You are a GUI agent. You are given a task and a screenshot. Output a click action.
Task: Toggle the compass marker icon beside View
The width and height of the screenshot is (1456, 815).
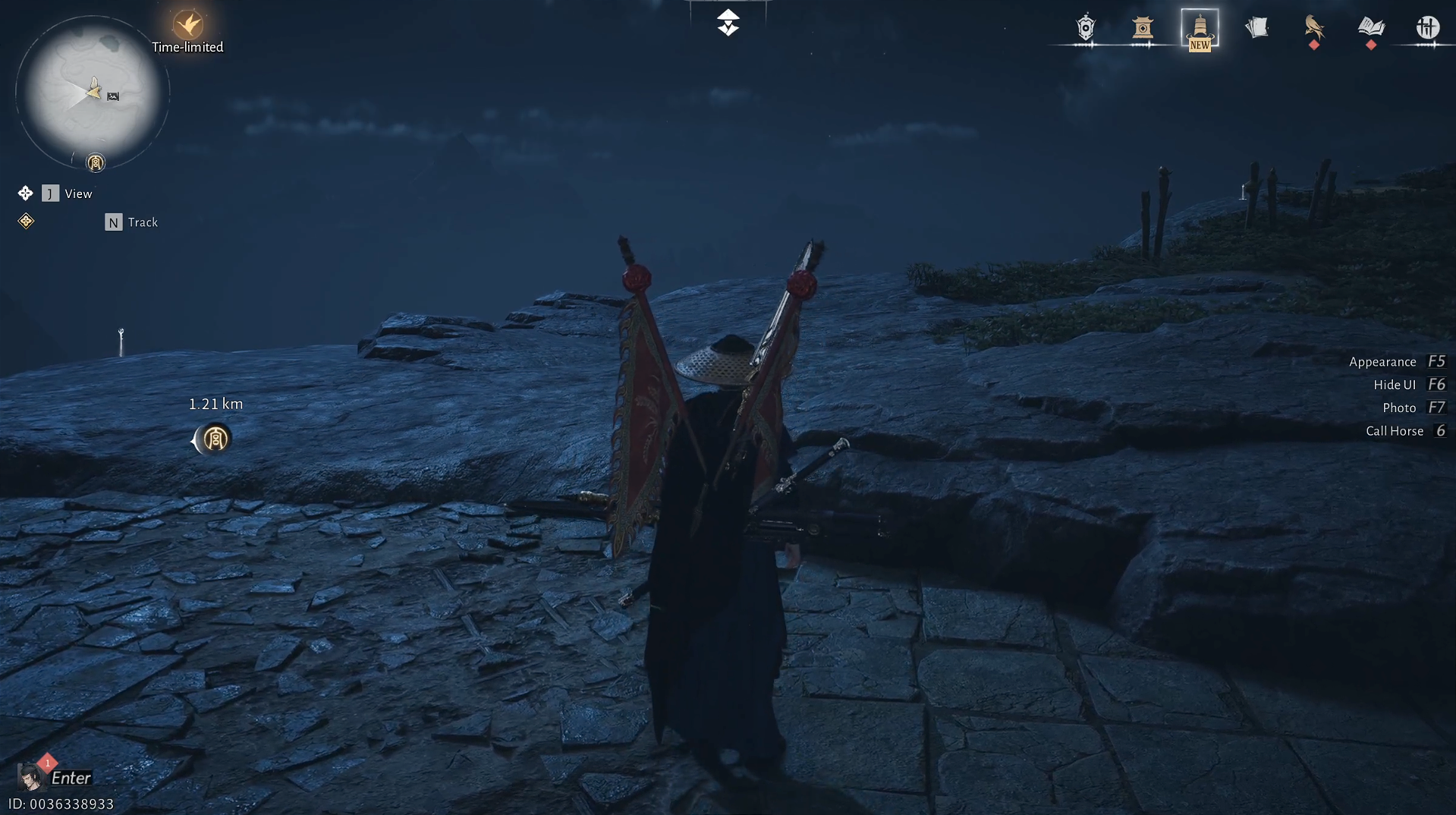25,222
